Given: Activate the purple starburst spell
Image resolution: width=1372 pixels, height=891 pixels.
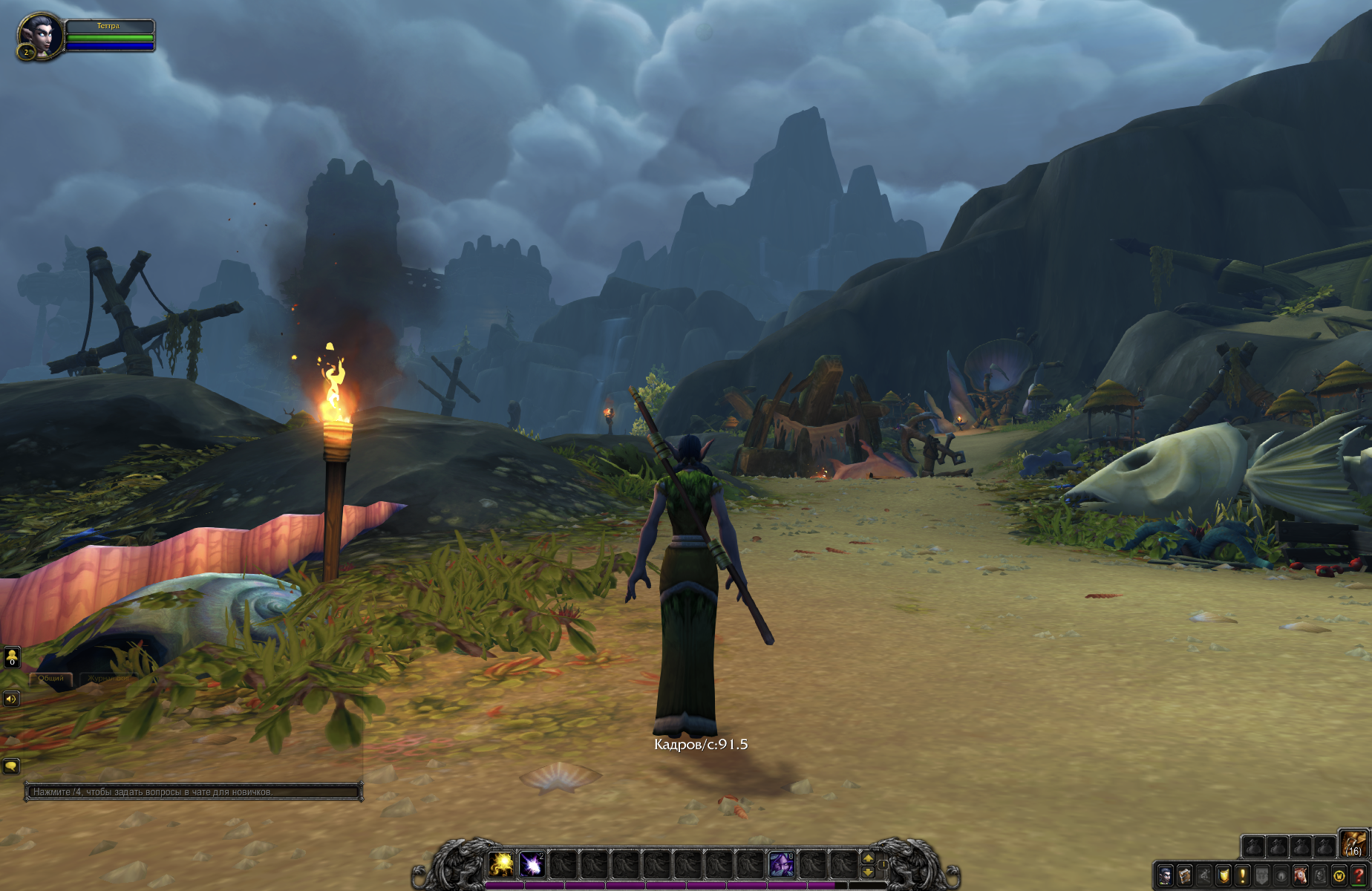Looking at the screenshot, I should [532, 864].
